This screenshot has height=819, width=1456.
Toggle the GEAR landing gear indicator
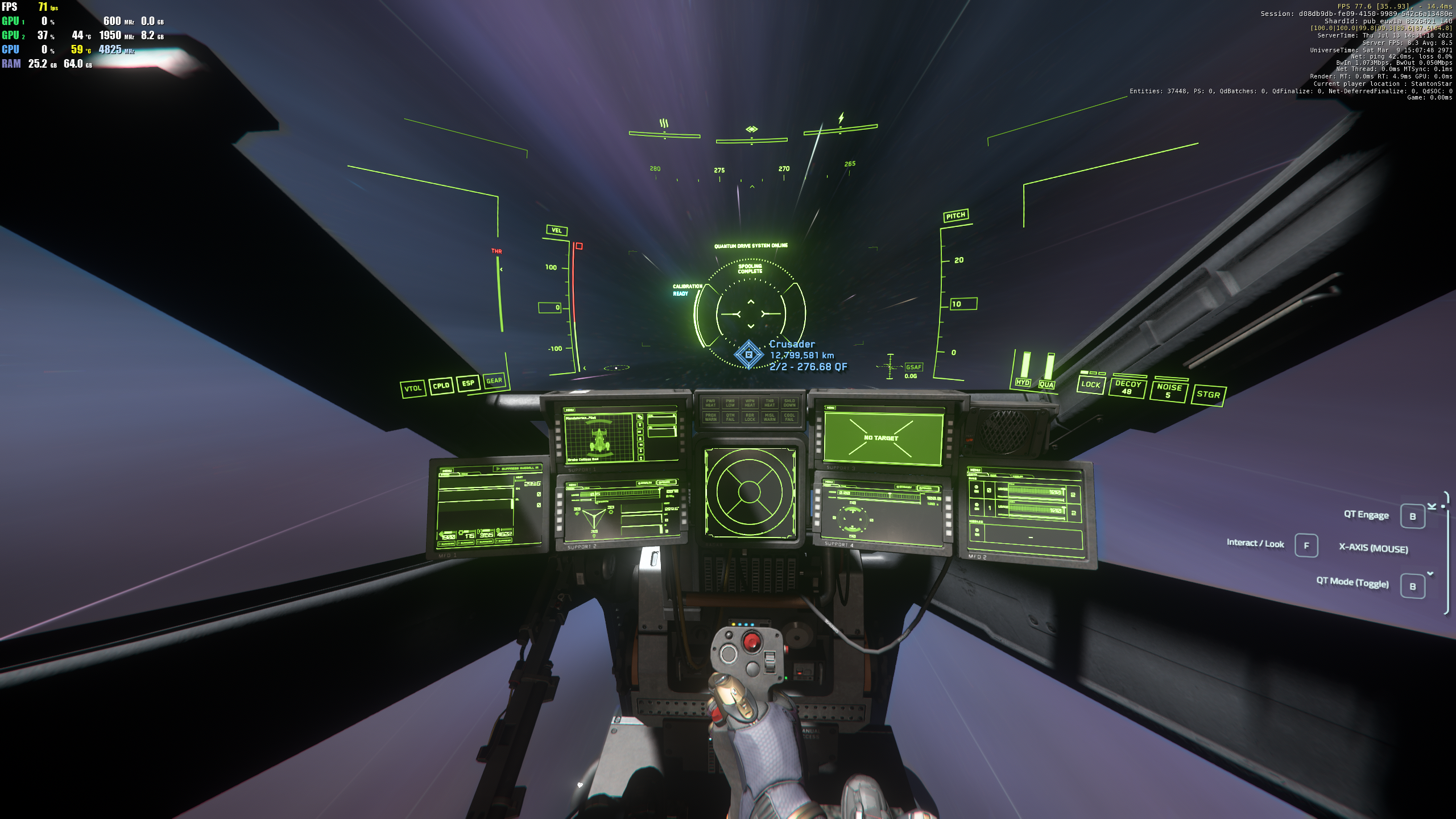coord(494,380)
